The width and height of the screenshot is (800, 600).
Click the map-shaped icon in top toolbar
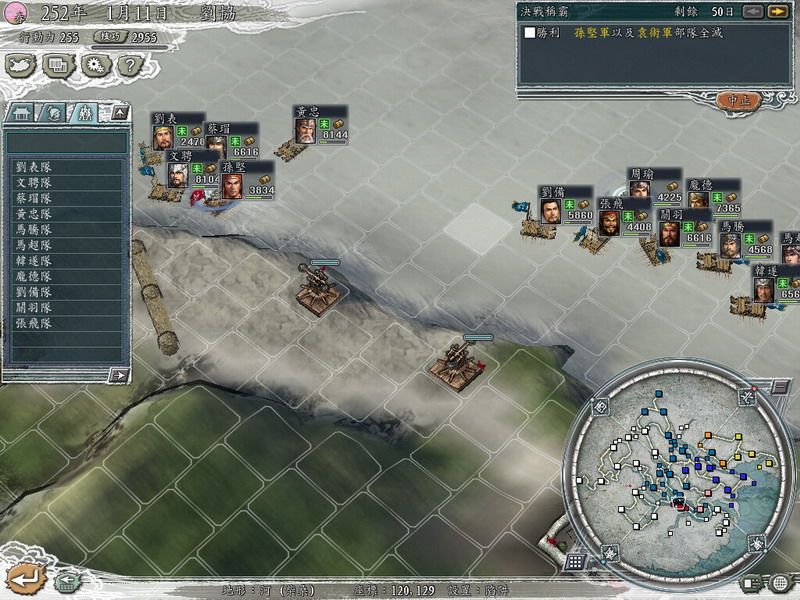coord(21,65)
